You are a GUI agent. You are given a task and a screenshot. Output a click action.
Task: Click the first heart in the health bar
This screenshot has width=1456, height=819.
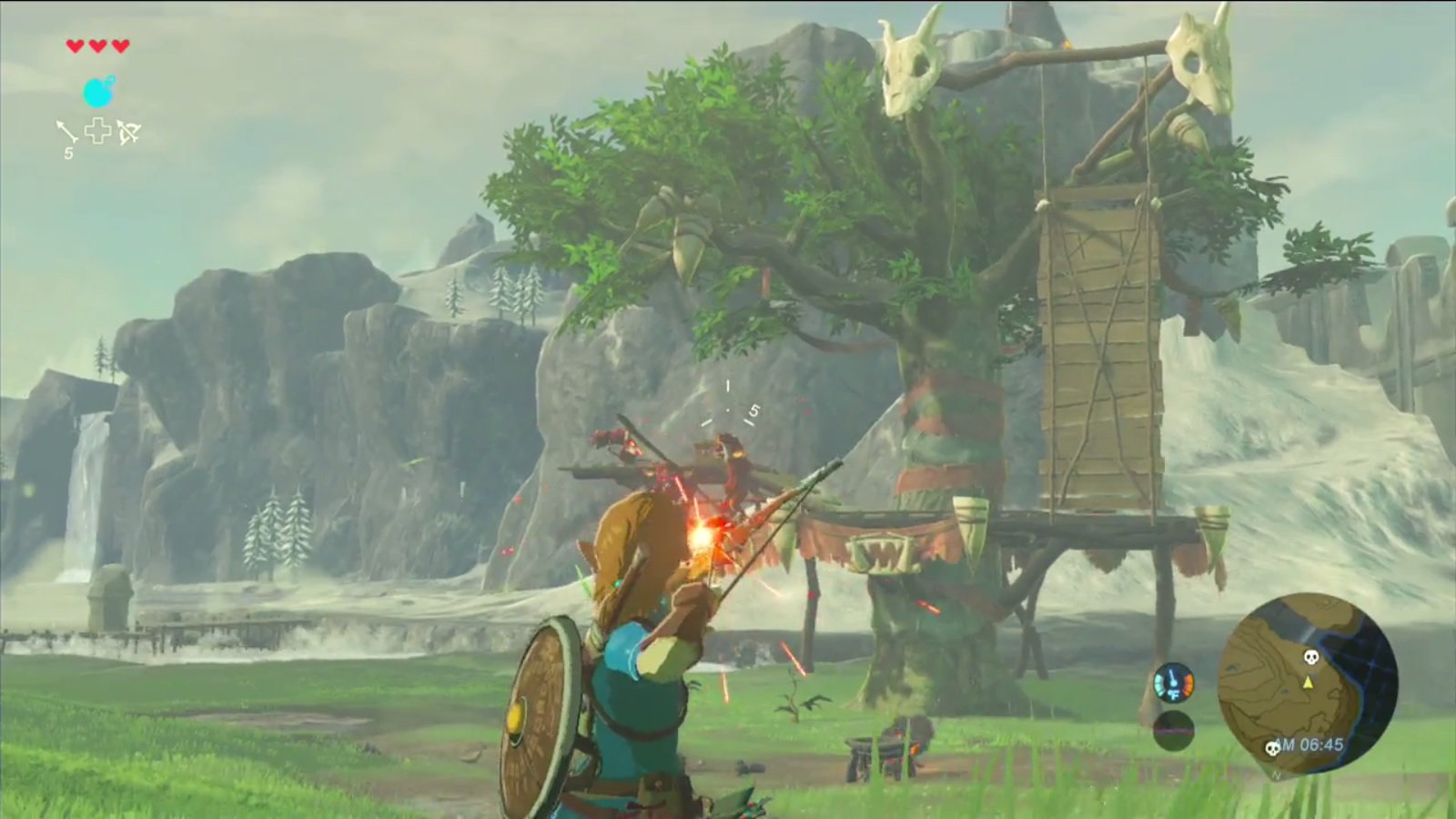[75, 45]
